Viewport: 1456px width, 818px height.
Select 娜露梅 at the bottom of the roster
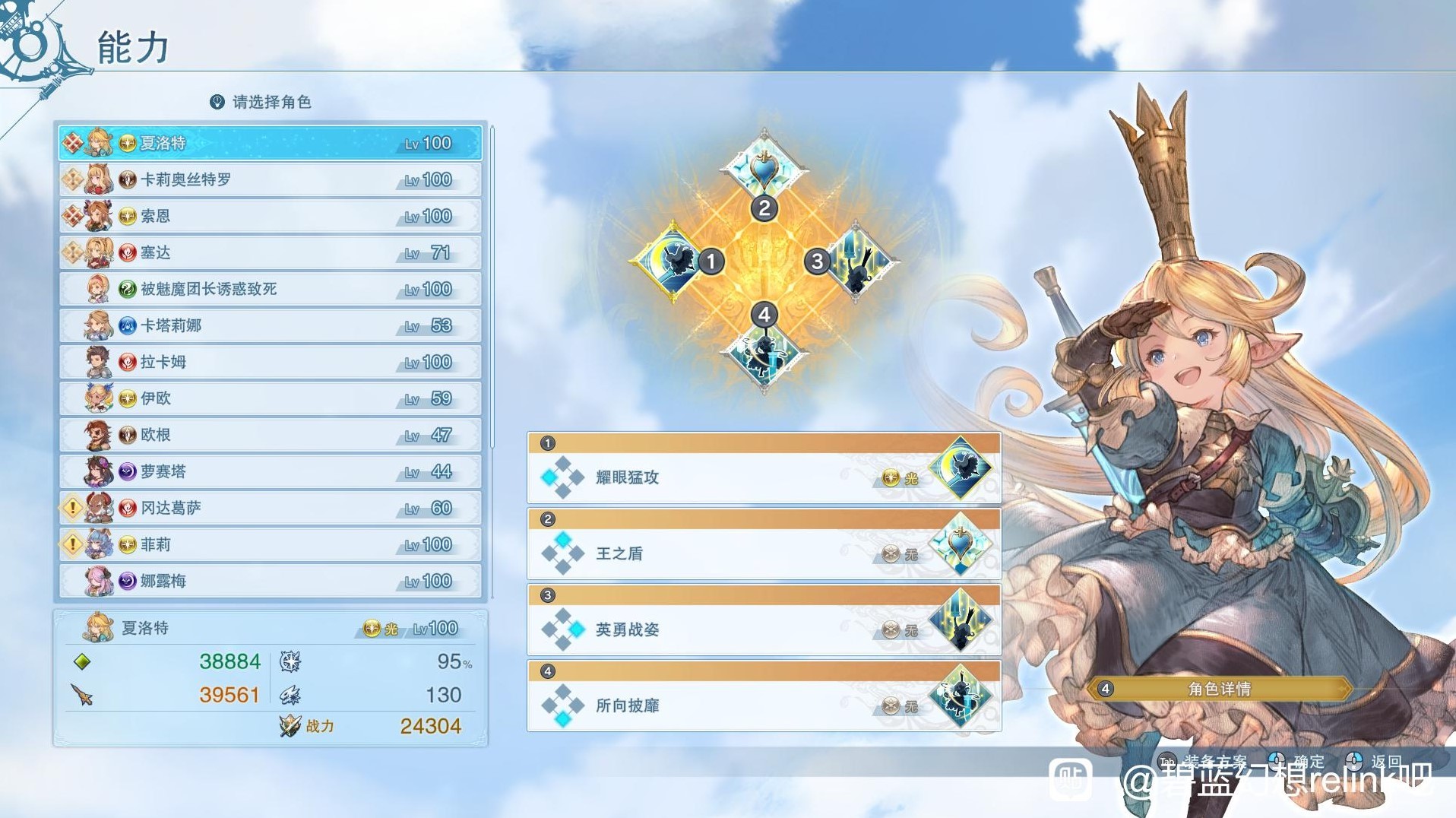[x=266, y=580]
